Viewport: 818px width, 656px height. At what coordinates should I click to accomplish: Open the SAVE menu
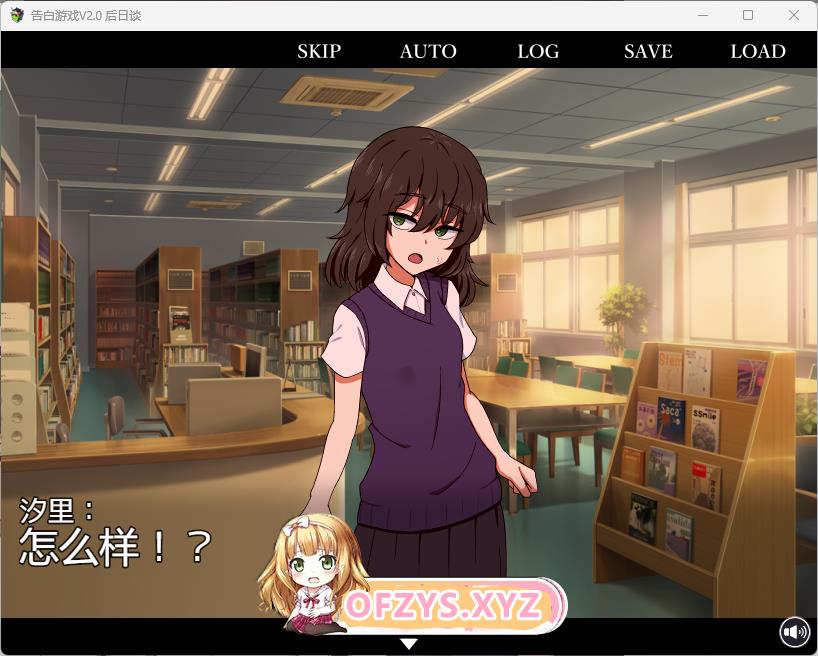648,51
